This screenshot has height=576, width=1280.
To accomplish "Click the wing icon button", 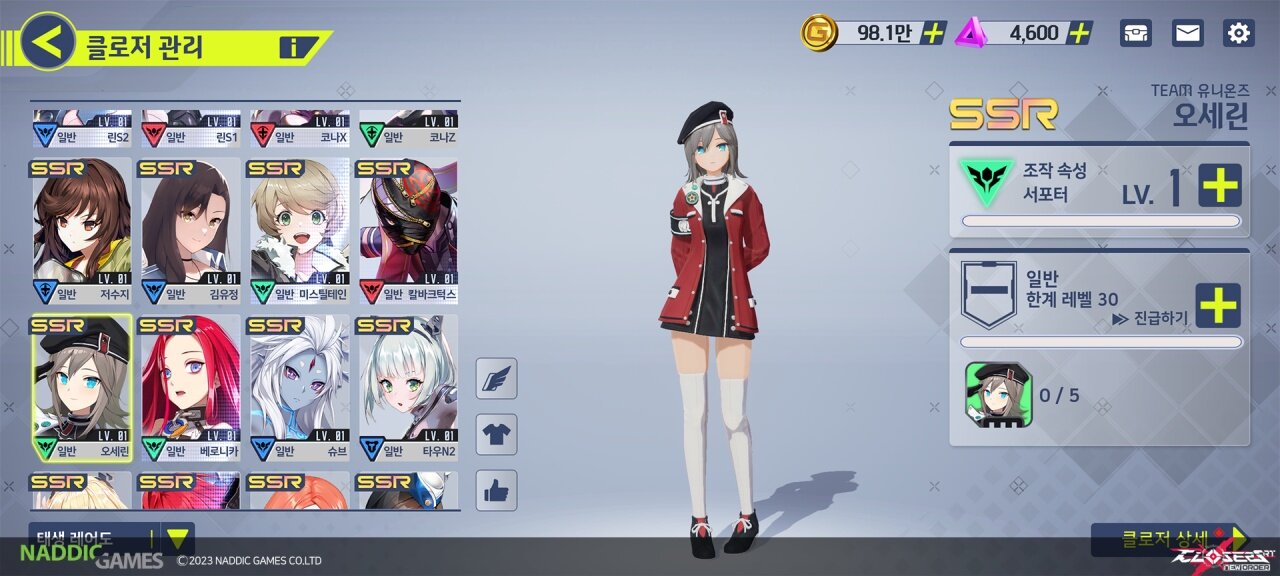I will click(497, 379).
